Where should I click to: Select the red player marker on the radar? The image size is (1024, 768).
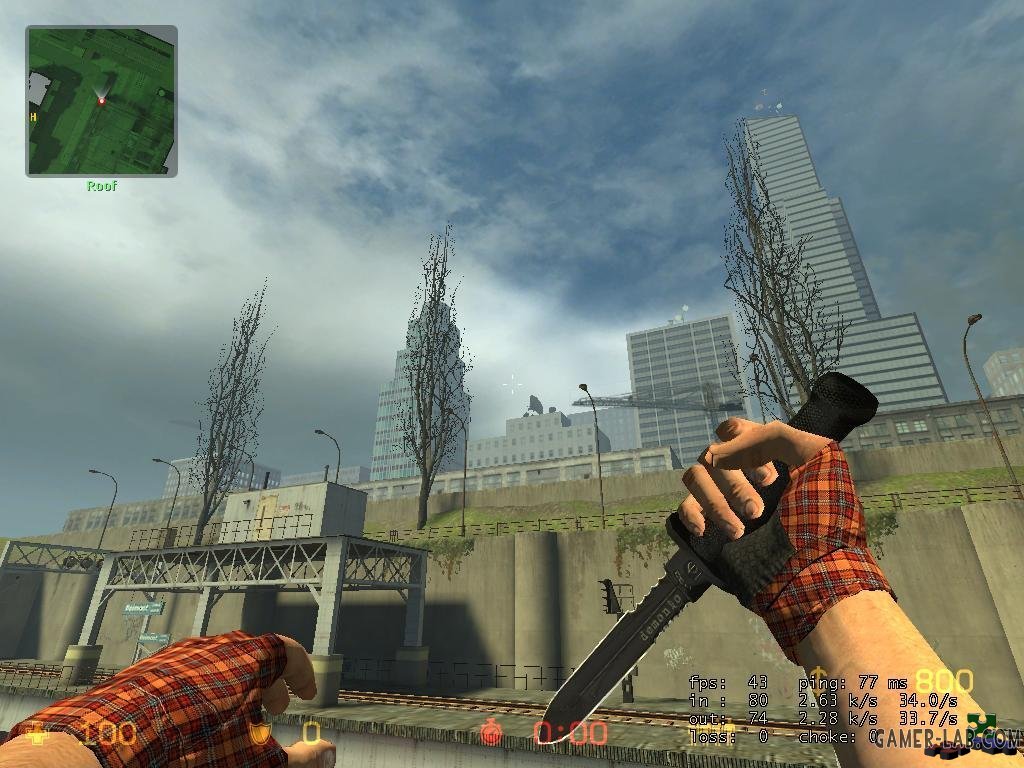click(x=102, y=100)
